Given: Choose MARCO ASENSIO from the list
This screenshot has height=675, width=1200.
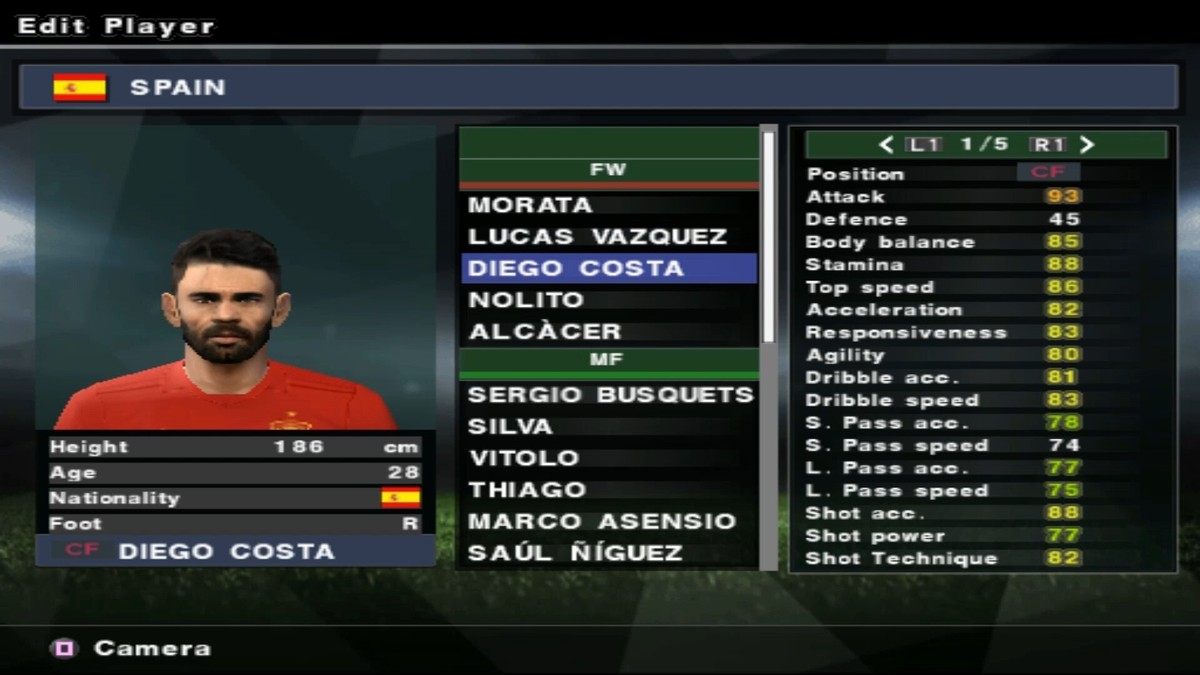Looking at the screenshot, I should pos(608,521).
